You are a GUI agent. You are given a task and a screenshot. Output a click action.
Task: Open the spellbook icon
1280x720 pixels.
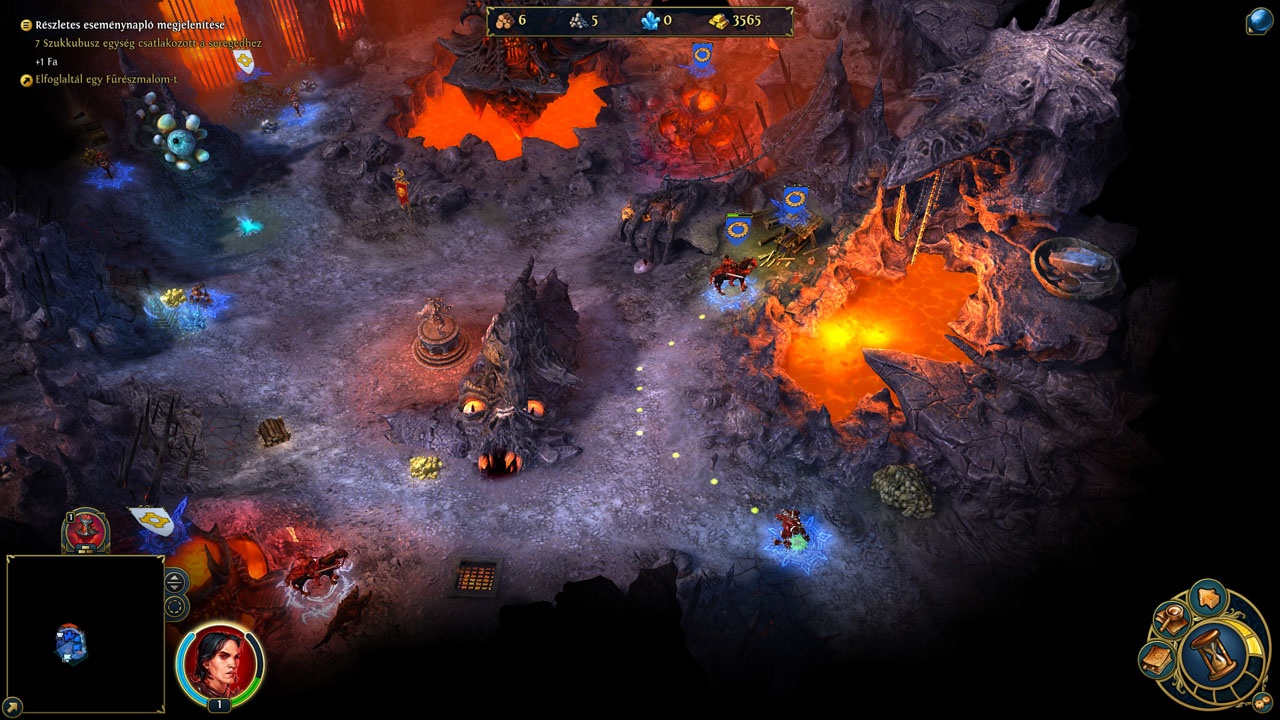click(1157, 660)
